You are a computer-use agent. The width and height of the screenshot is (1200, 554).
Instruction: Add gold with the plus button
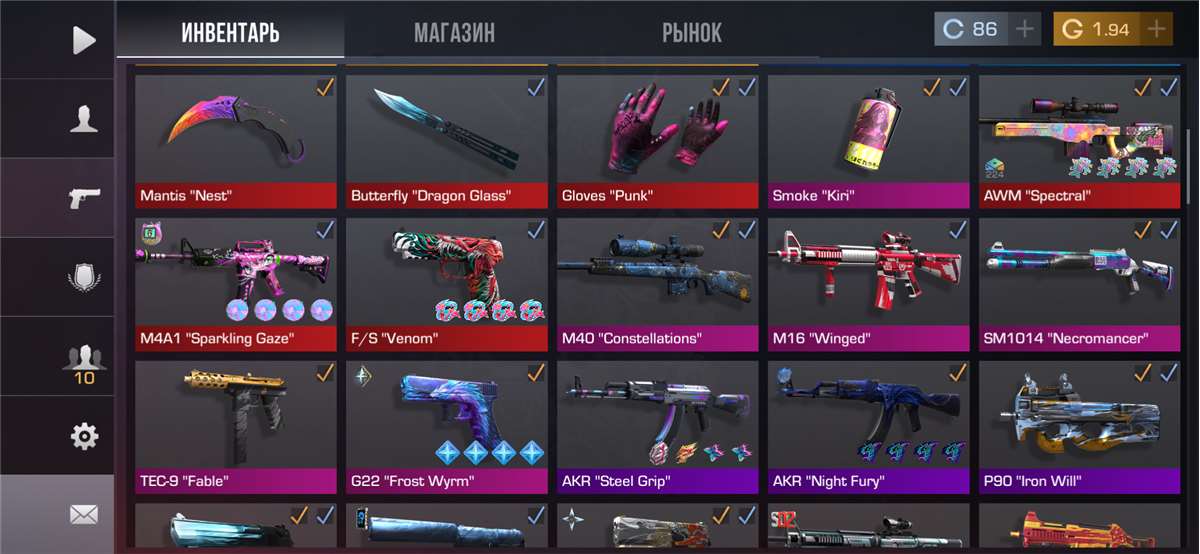tap(1157, 29)
